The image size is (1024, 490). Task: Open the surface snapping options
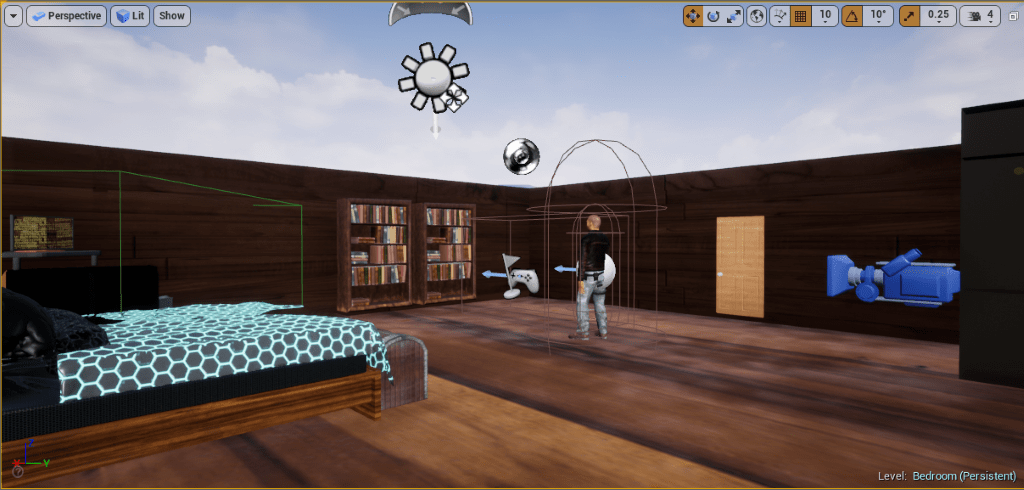point(779,16)
